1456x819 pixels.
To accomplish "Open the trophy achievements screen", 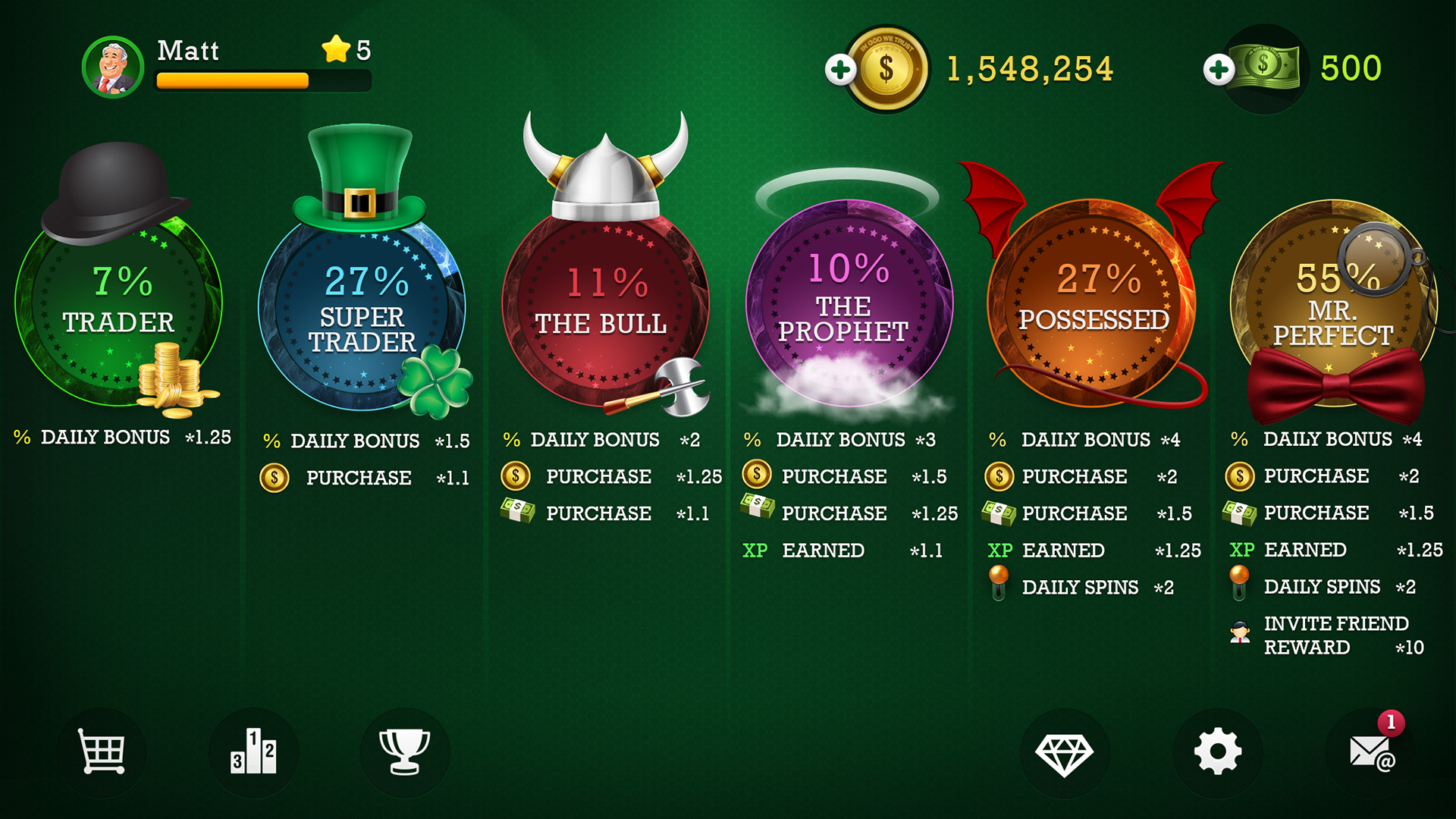I will [x=404, y=752].
